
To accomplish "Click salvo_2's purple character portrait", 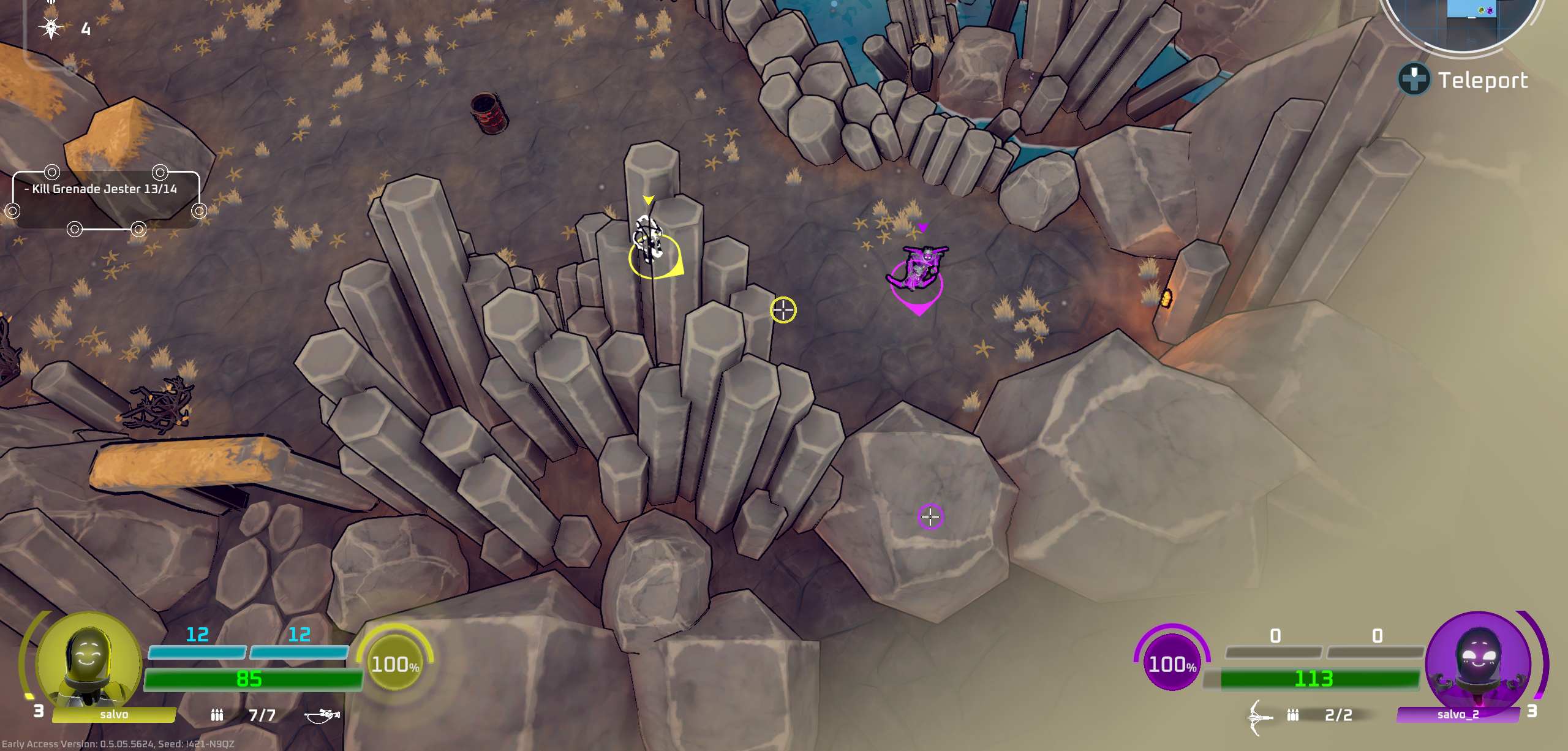I will (1478, 663).
